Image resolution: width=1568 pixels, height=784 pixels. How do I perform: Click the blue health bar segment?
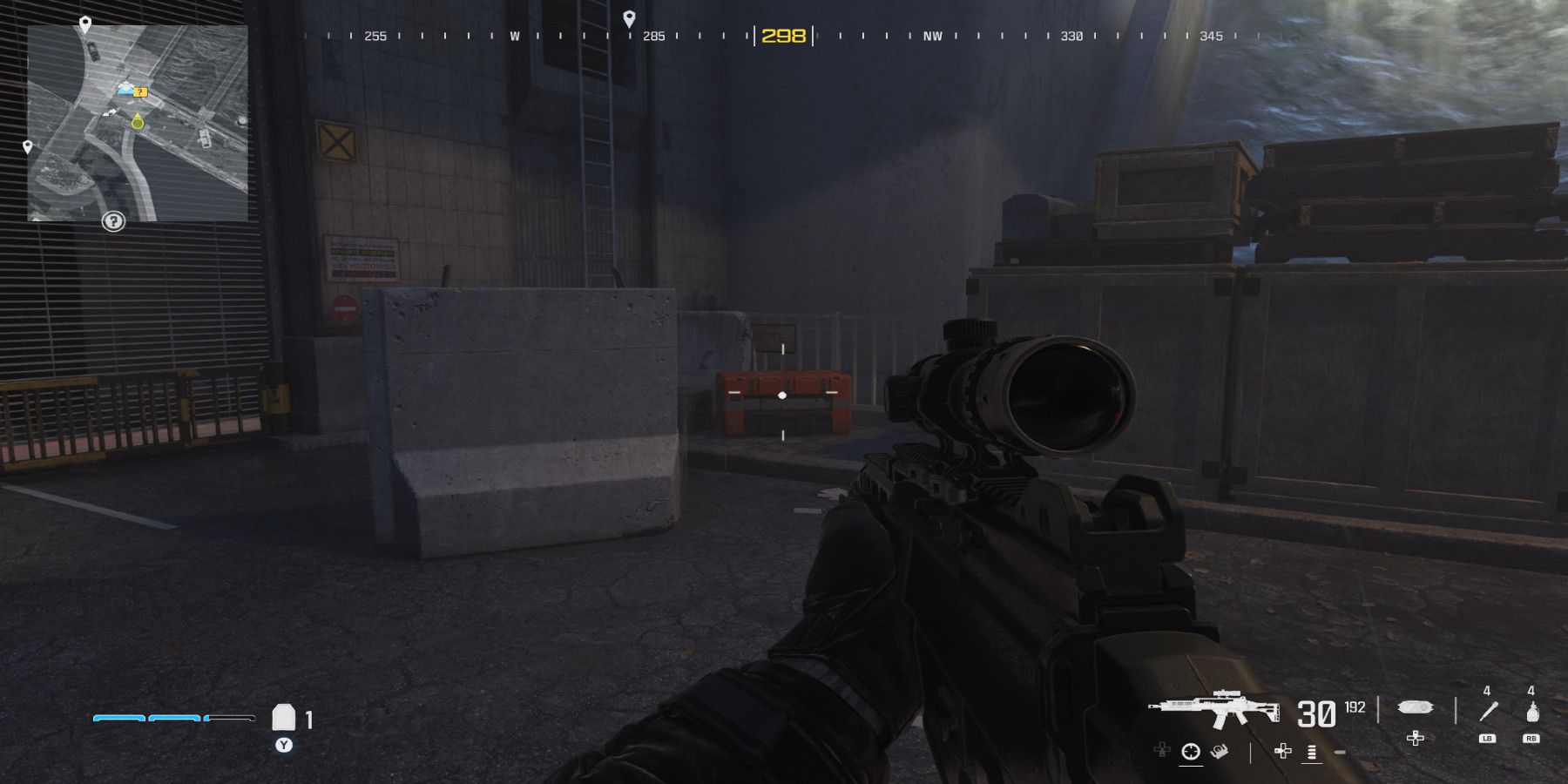pos(118,719)
